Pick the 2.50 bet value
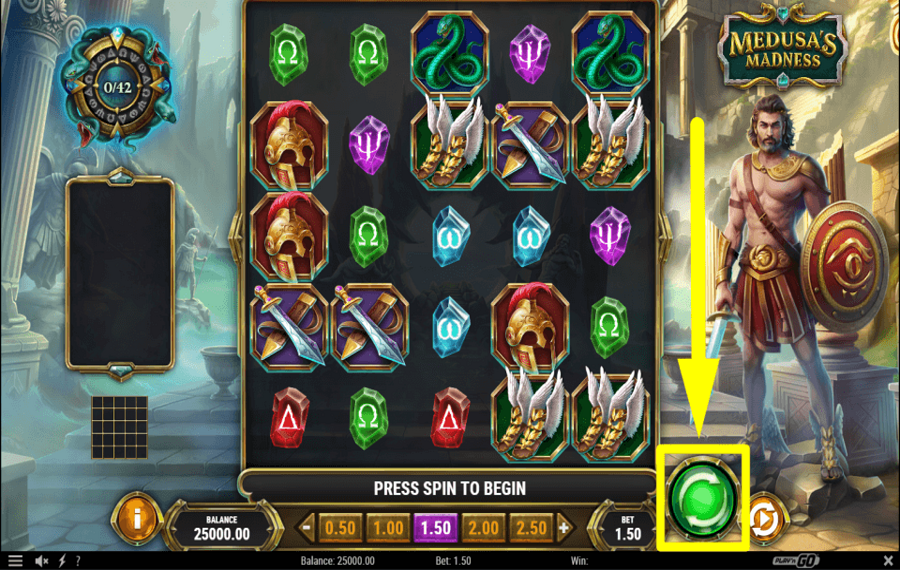 [x=530, y=527]
